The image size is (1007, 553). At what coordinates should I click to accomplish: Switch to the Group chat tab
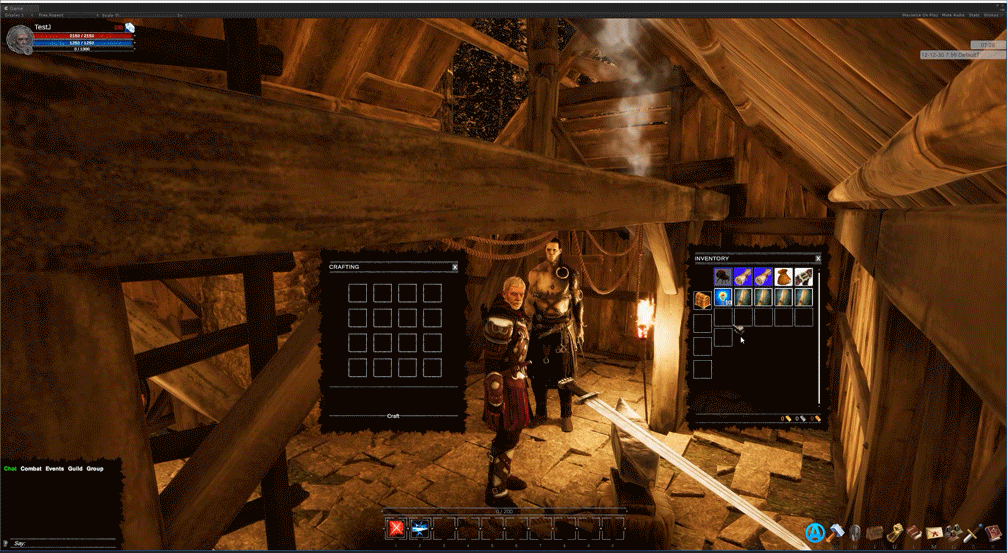coord(95,468)
